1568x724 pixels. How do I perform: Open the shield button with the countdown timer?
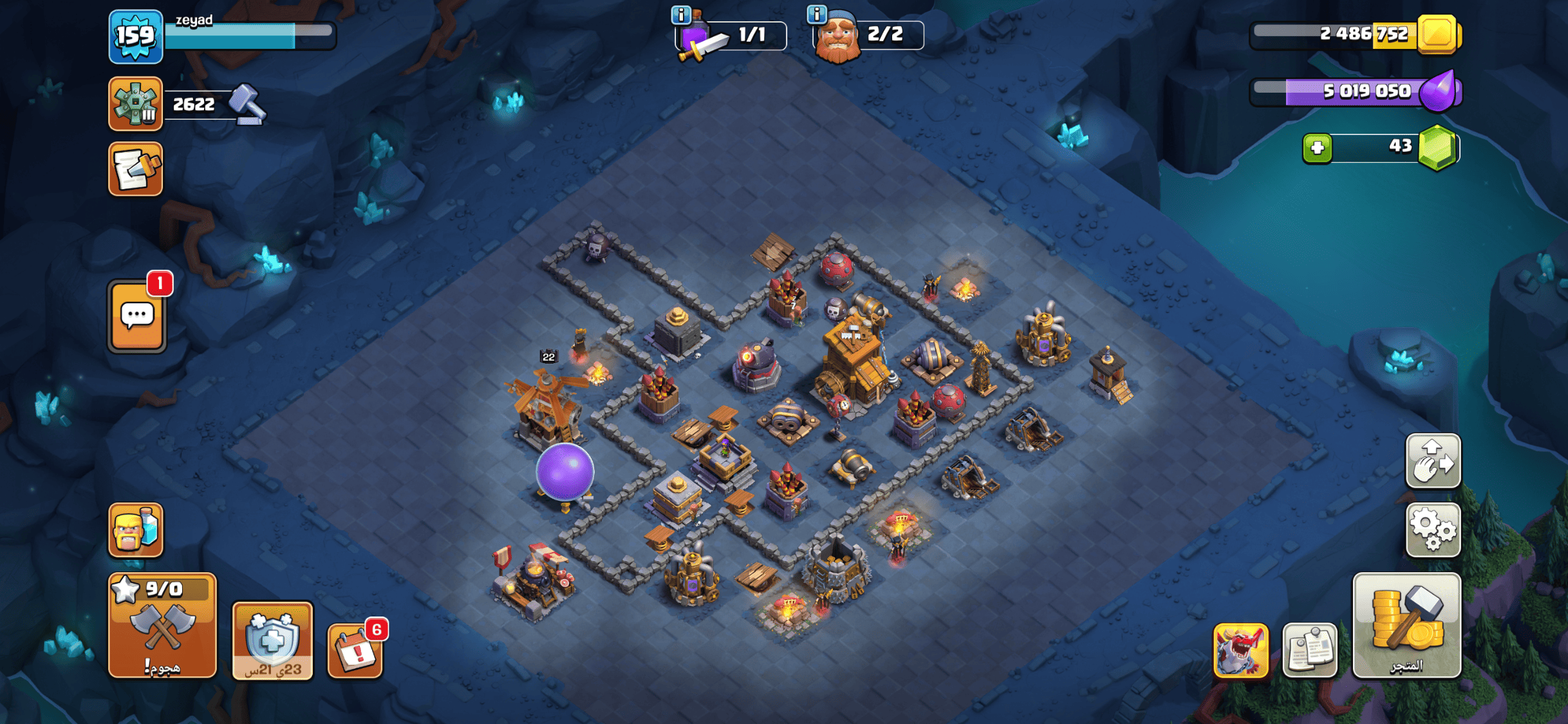coord(272,641)
